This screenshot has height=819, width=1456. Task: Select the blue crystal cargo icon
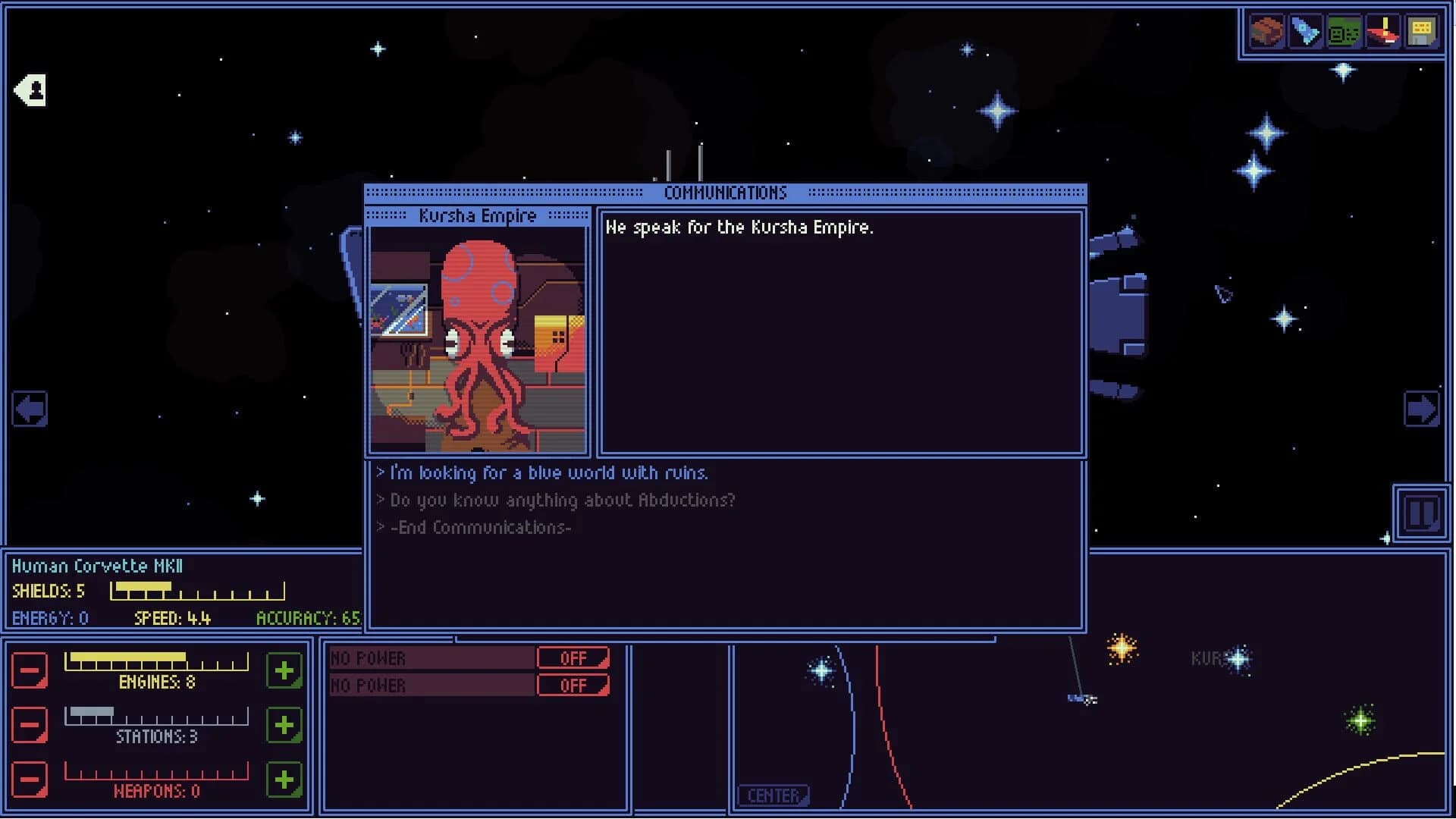[x=1307, y=32]
